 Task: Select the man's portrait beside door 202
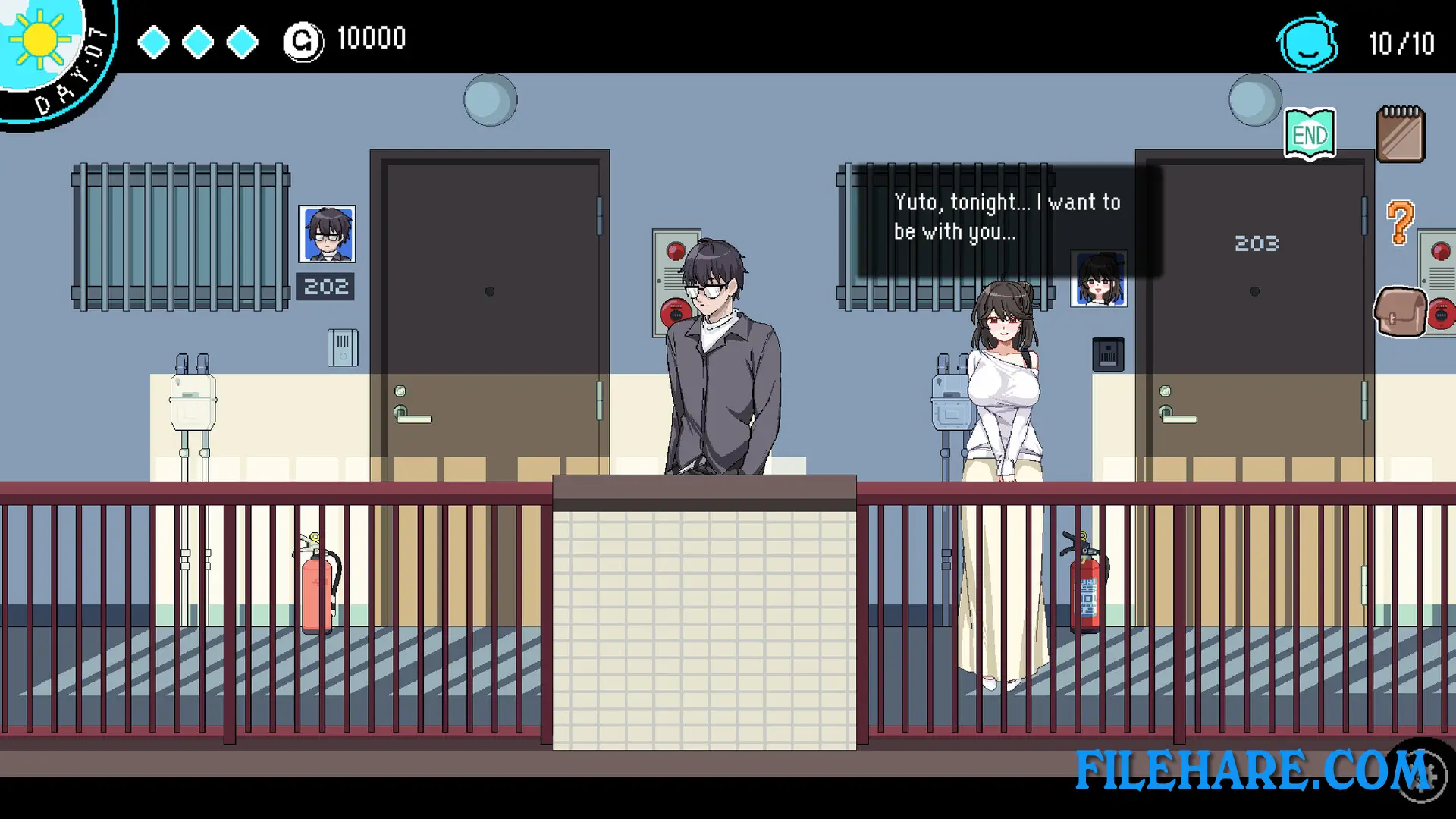pyautogui.click(x=328, y=234)
